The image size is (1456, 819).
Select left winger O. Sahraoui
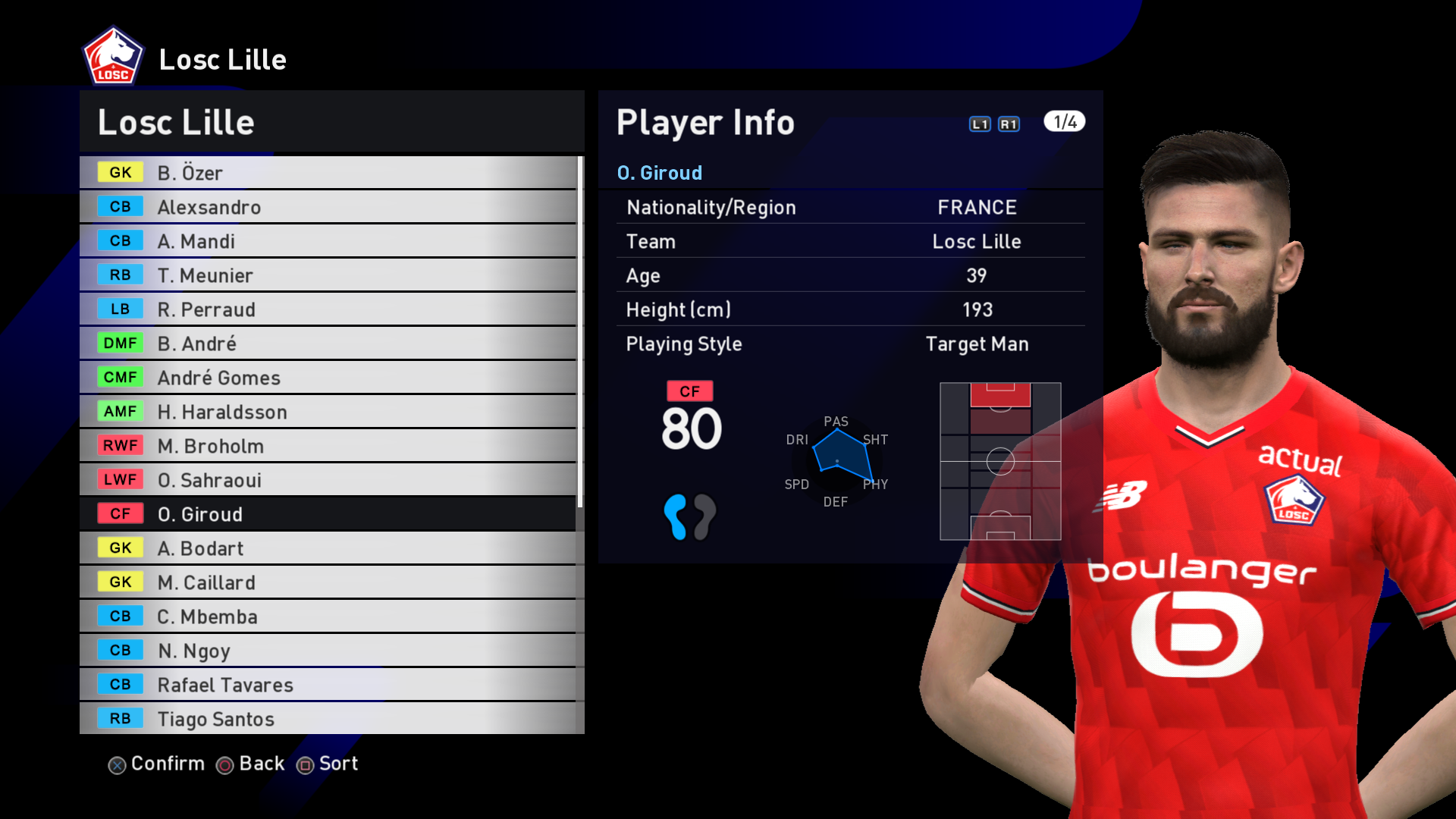tap(328, 480)
